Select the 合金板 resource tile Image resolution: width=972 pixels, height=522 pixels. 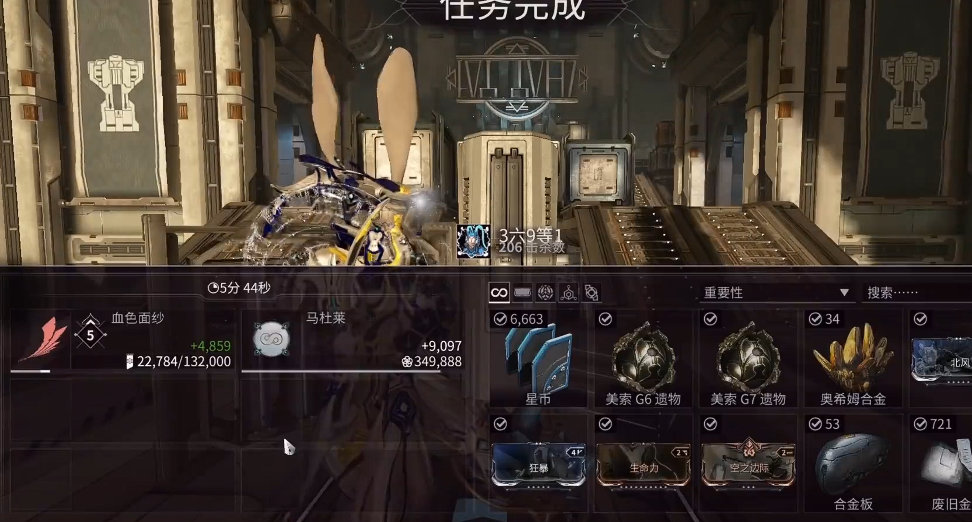coord(853,463)
